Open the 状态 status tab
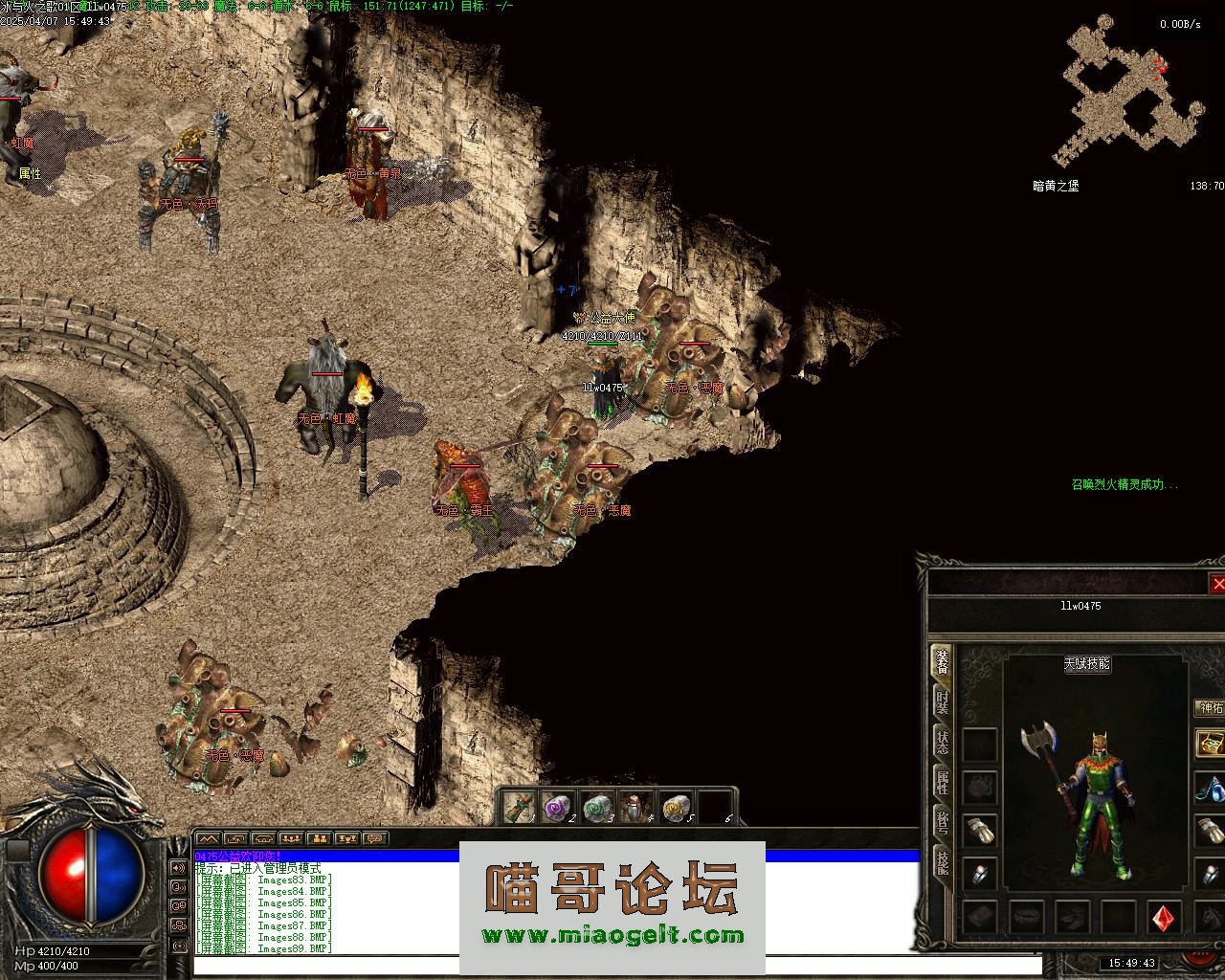Image resolution: width=1225 pixels, height=980 pixels. pos(943,744)
